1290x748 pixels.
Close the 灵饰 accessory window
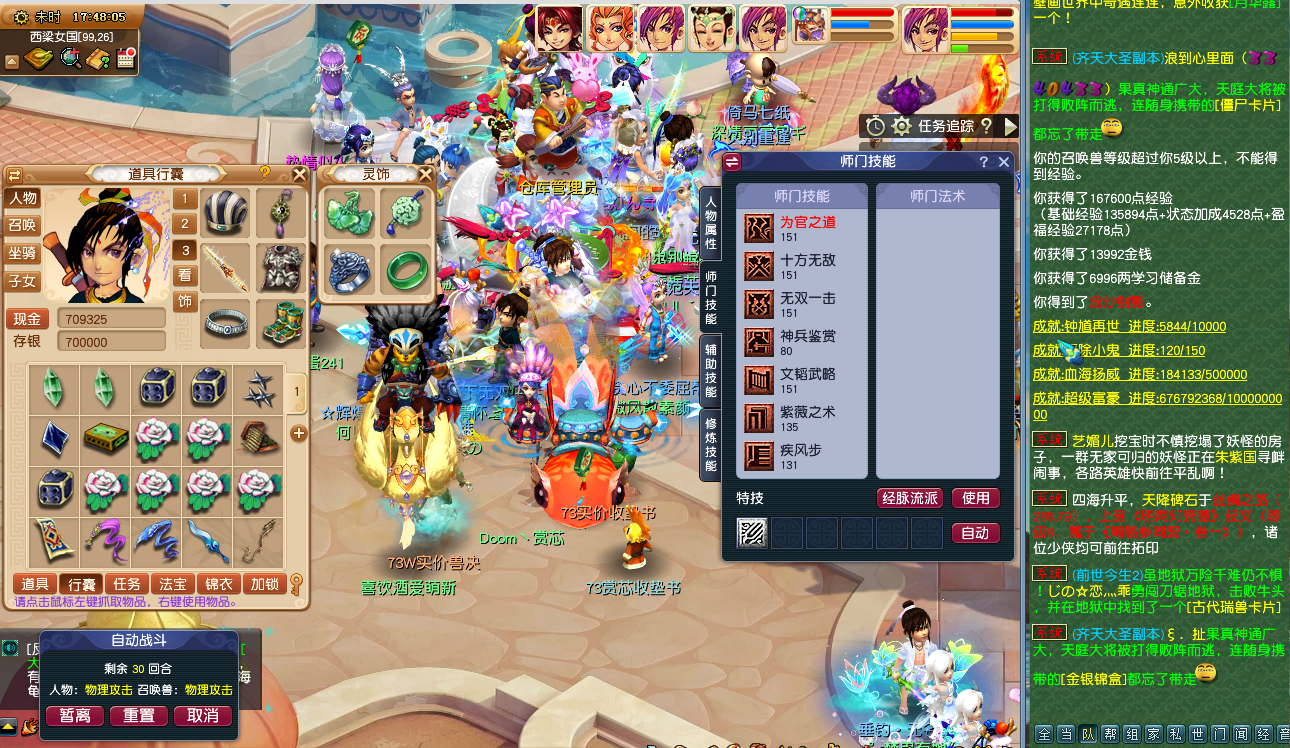click(x=424, y=175)
